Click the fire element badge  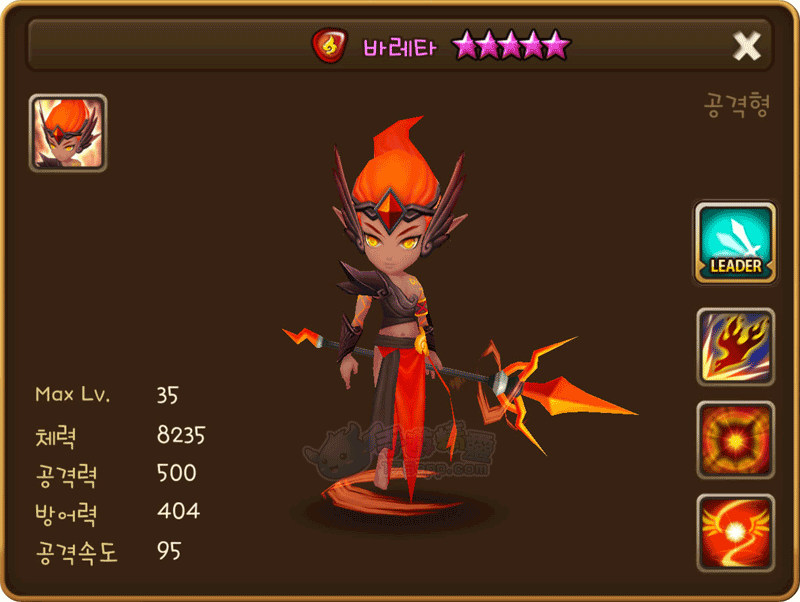pos(328,45)
